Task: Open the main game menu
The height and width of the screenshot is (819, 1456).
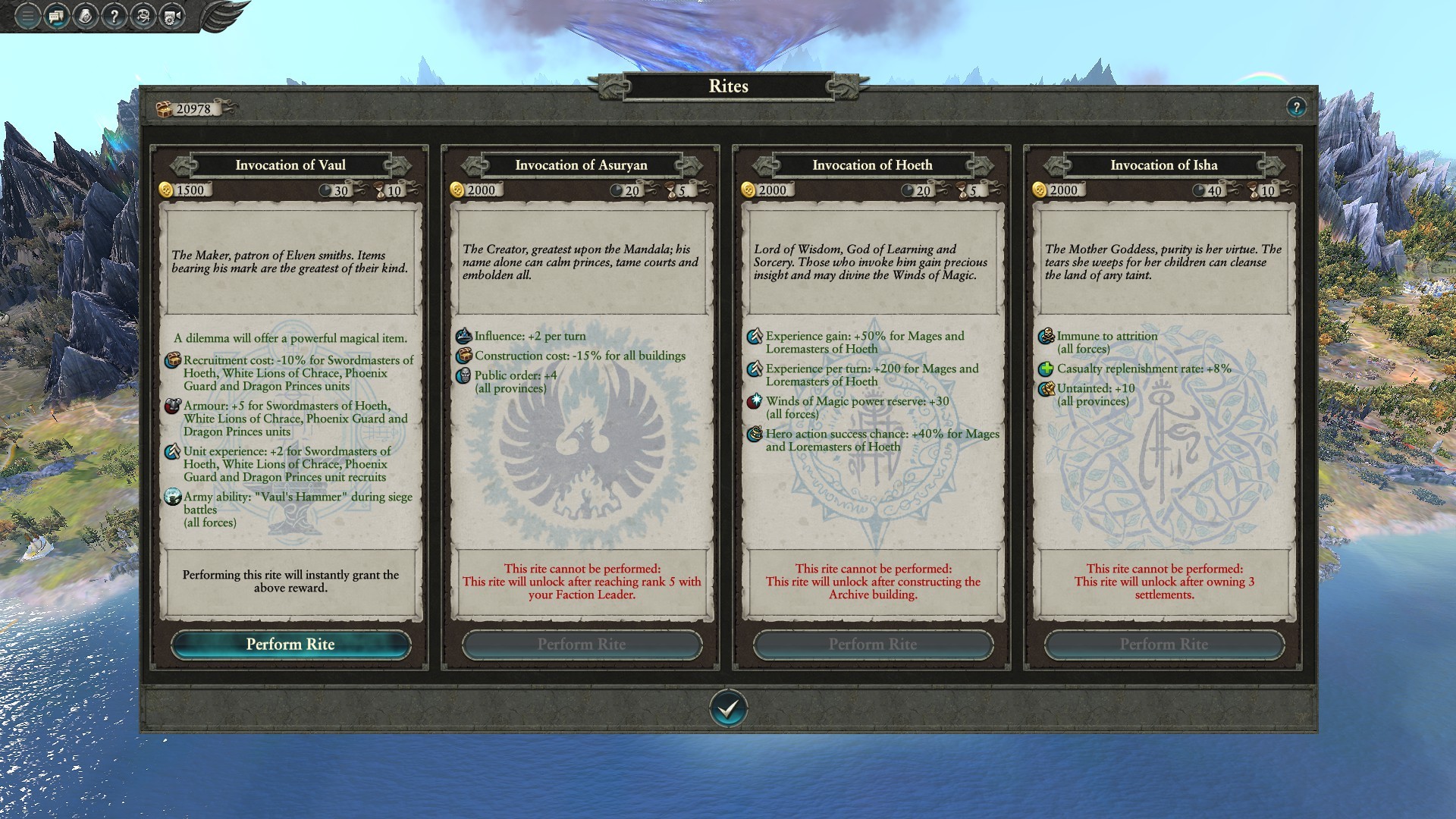Action: [27, 16]
